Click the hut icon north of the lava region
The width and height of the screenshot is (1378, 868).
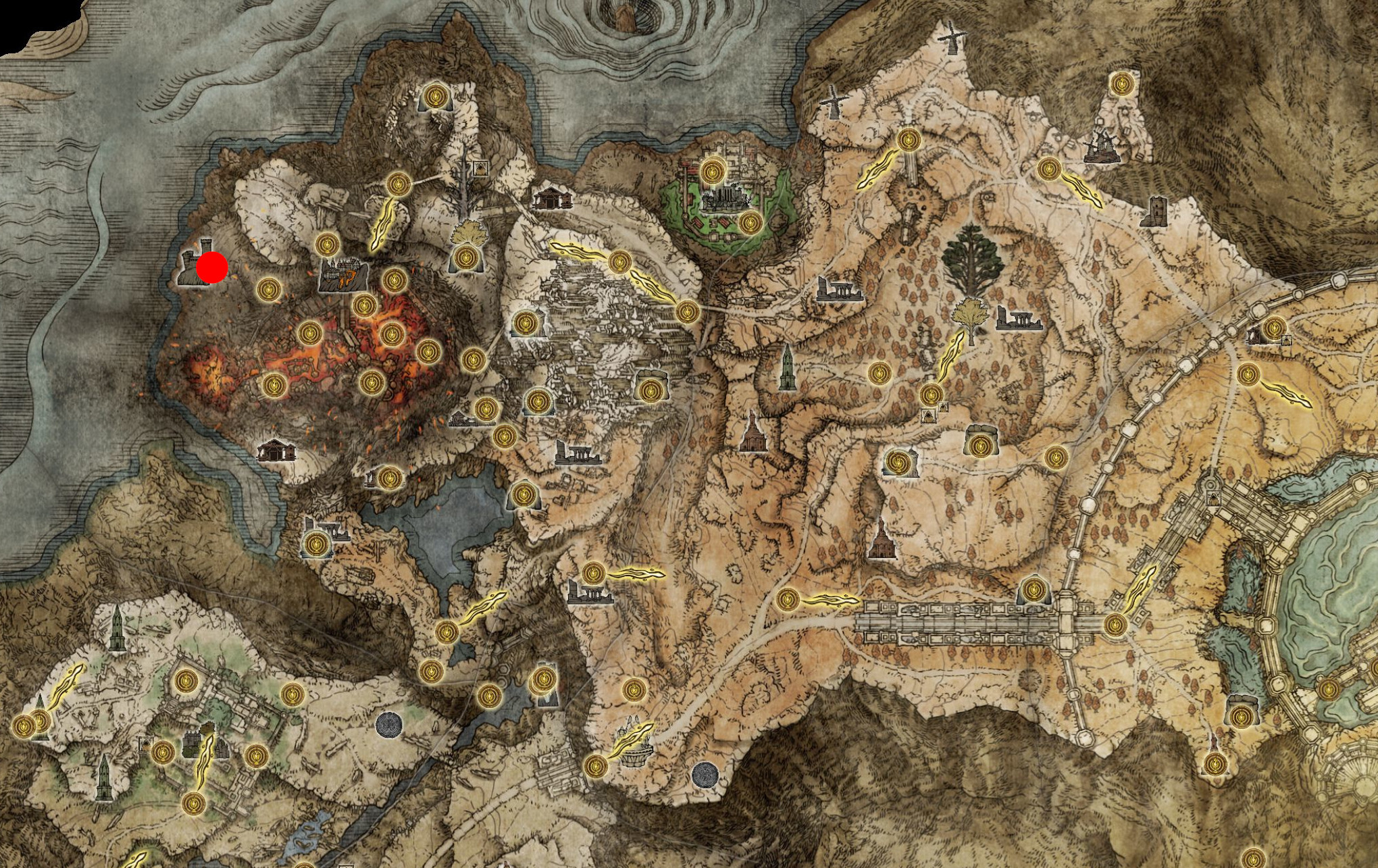(x=553, y=197)
